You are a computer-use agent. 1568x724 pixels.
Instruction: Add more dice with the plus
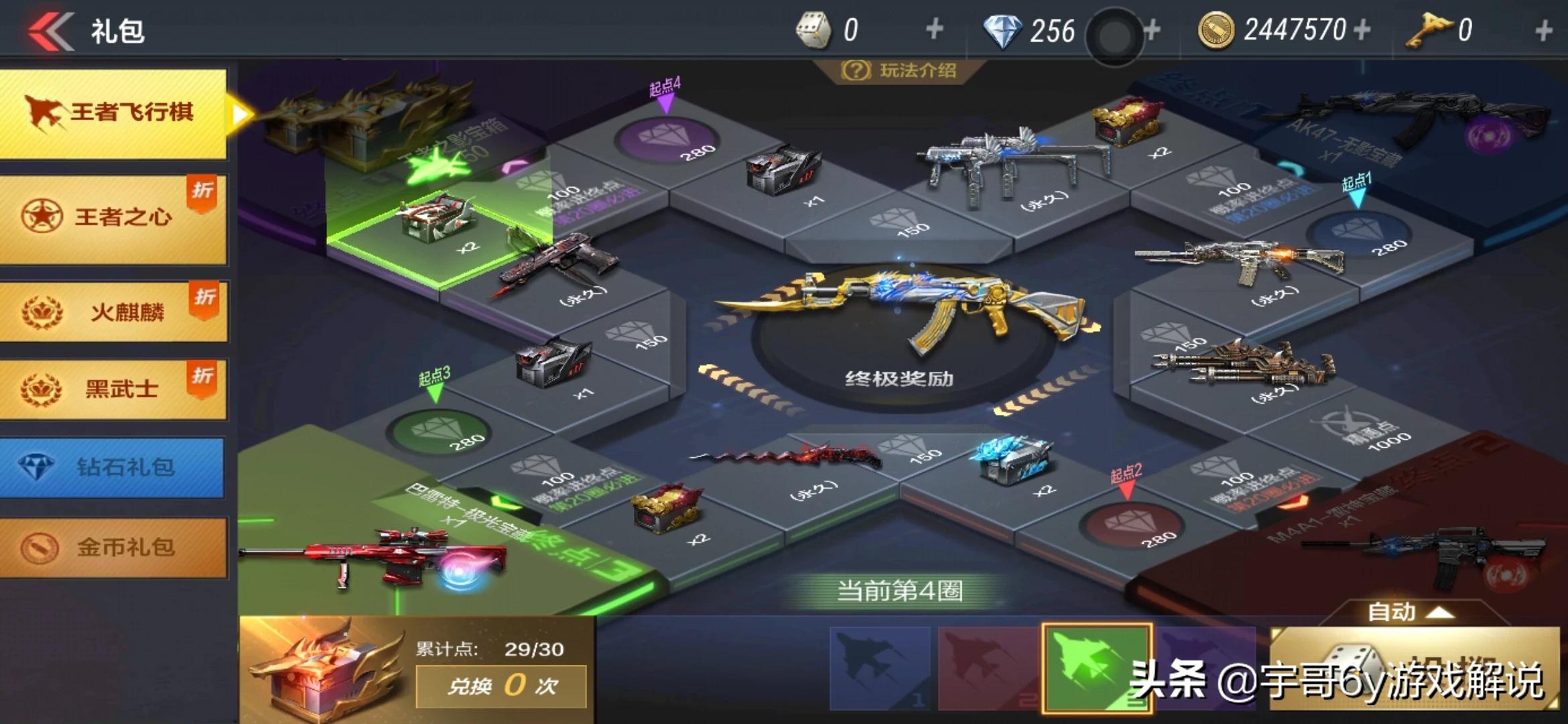(x=934, y=29)
